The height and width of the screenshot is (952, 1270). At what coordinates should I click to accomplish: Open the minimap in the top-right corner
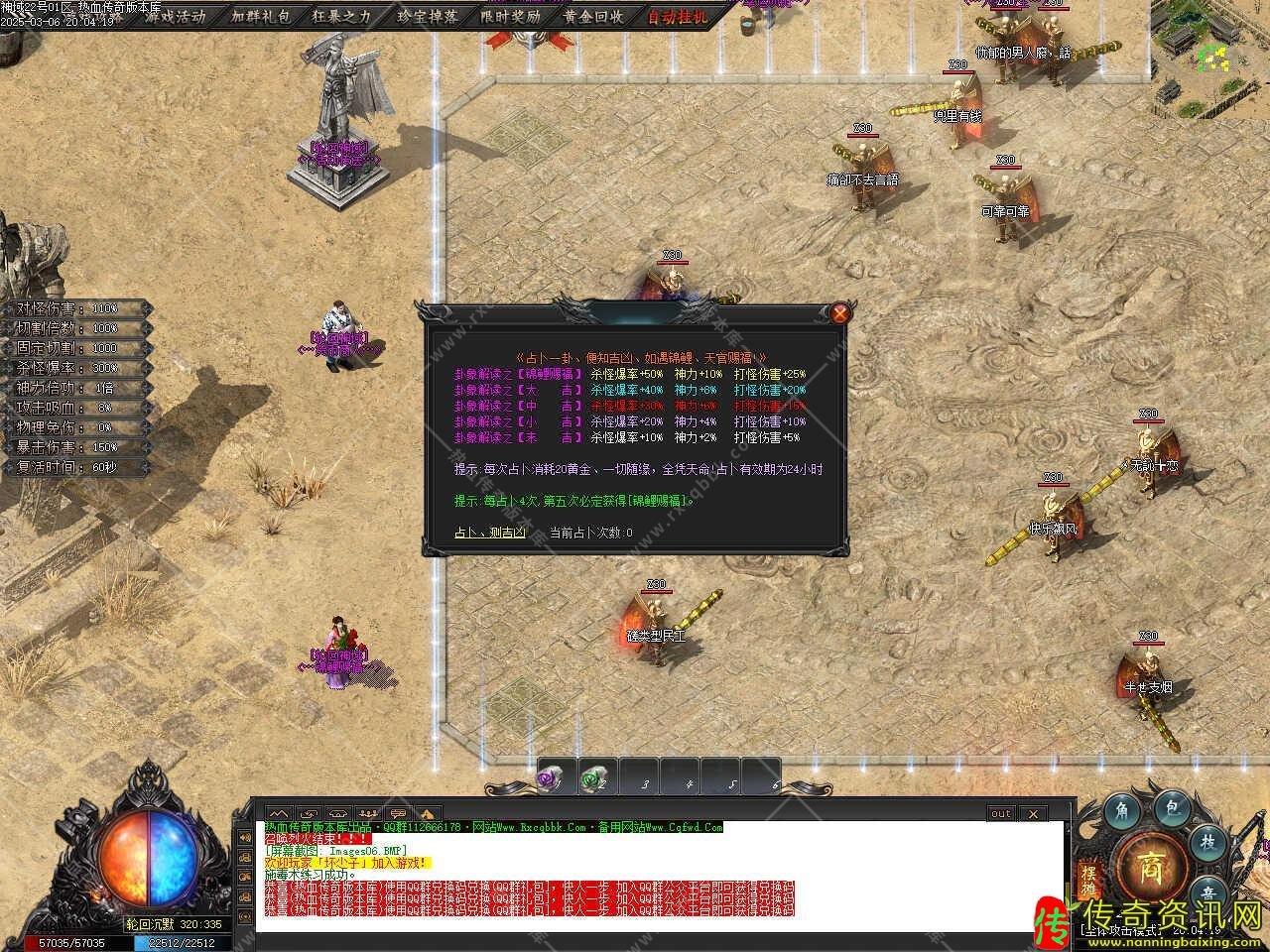(1210, 50)
